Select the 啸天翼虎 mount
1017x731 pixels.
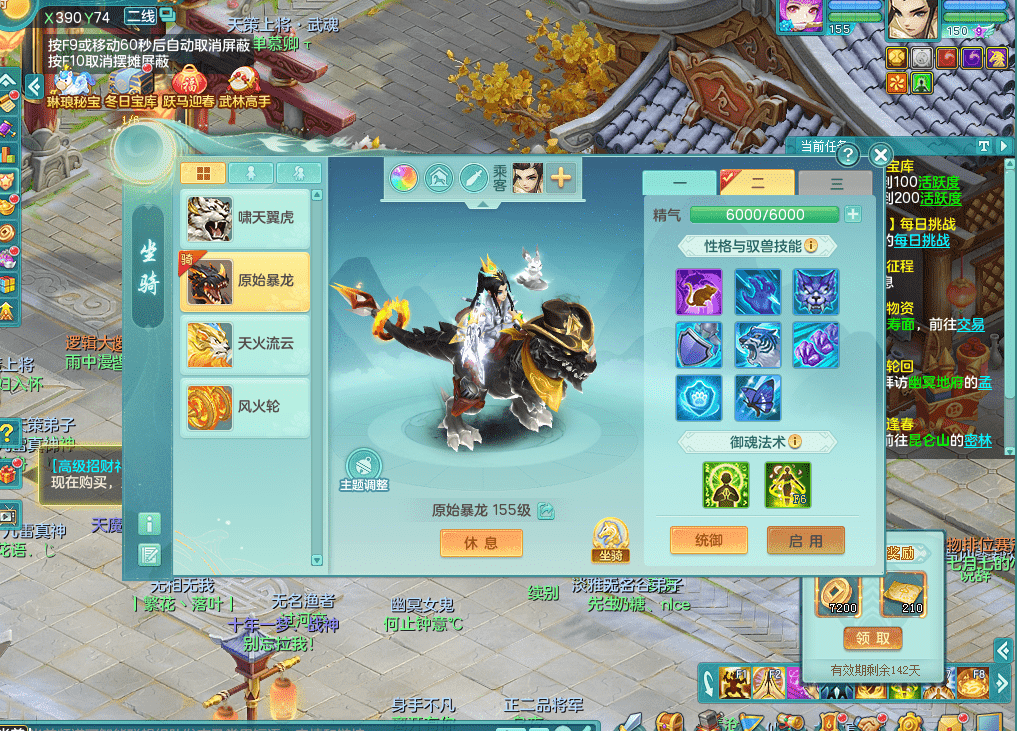[245, 217]
